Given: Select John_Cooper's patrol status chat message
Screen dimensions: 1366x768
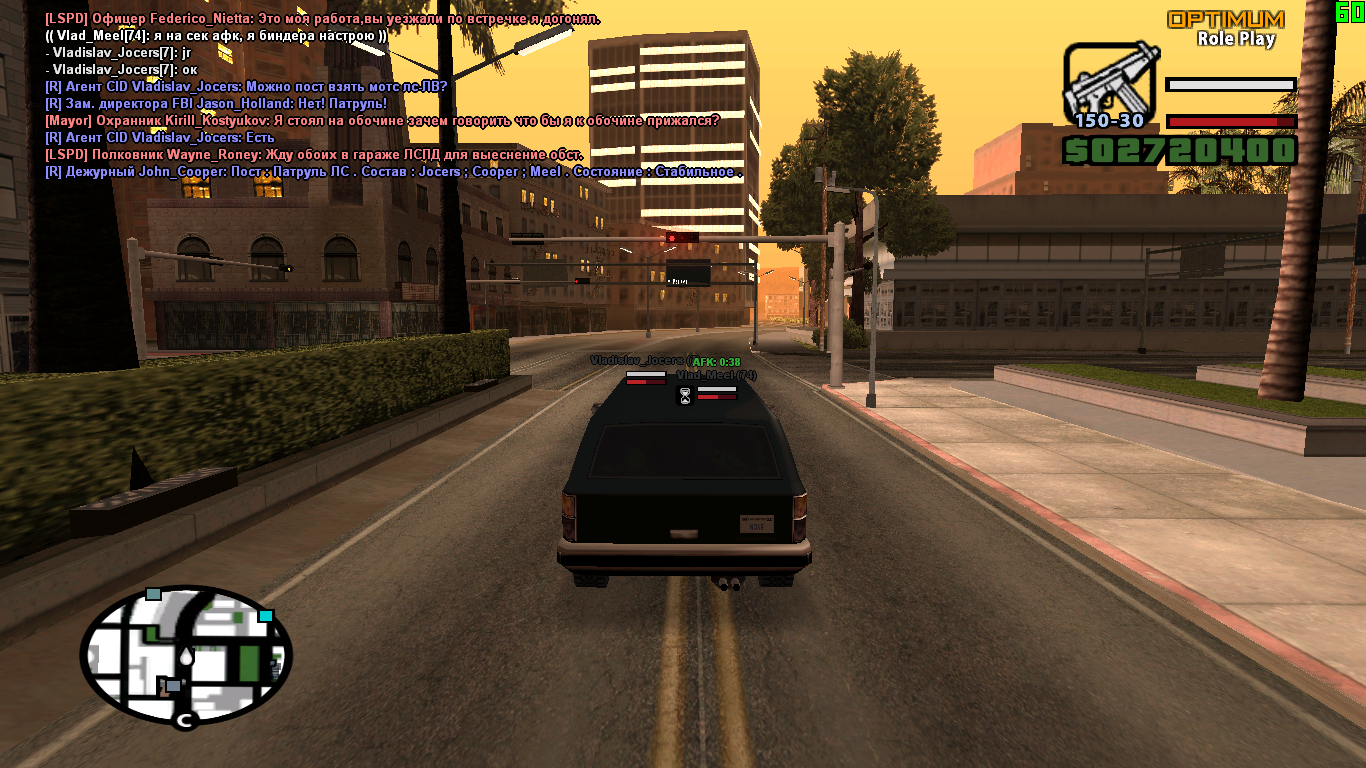Looking at the screenshot, I should (394, 172).
